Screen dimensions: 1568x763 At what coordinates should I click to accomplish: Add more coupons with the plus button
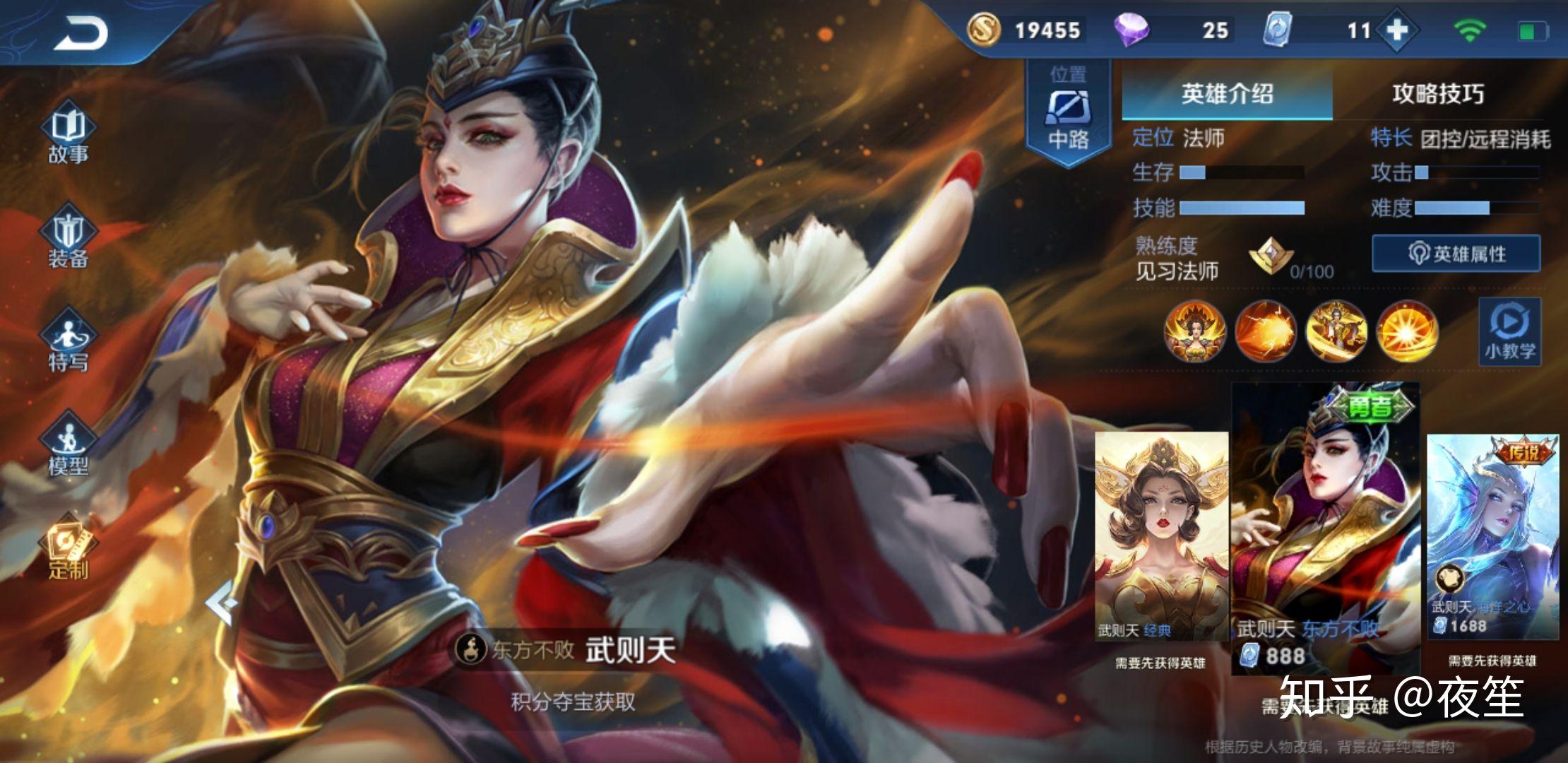click(x=1397, y=30)
